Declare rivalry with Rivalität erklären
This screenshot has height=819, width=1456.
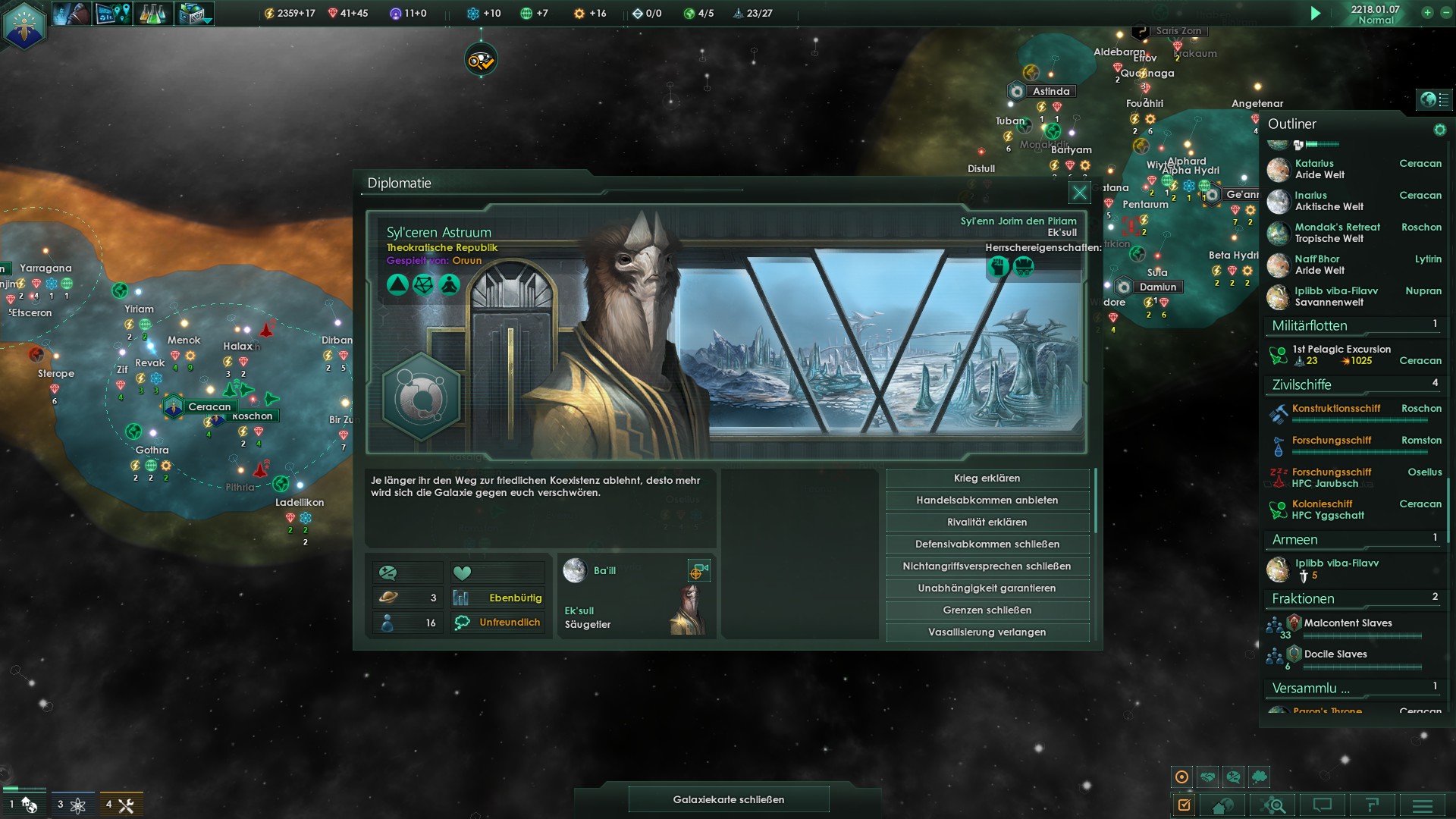click(x=987, y=522)
